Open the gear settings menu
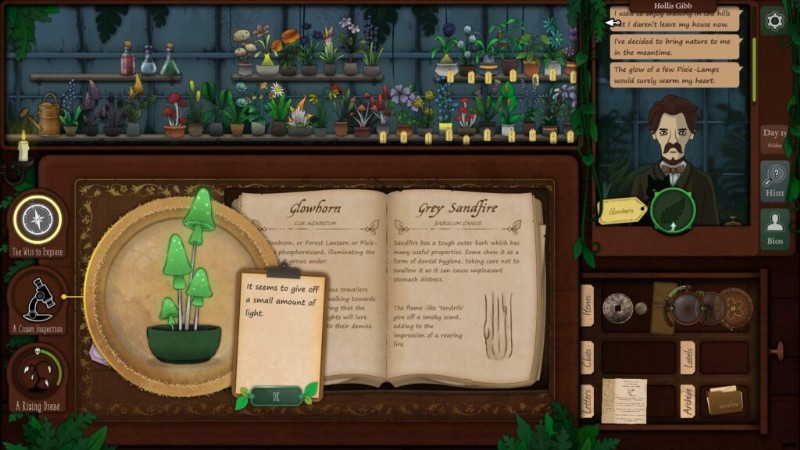 773,20
